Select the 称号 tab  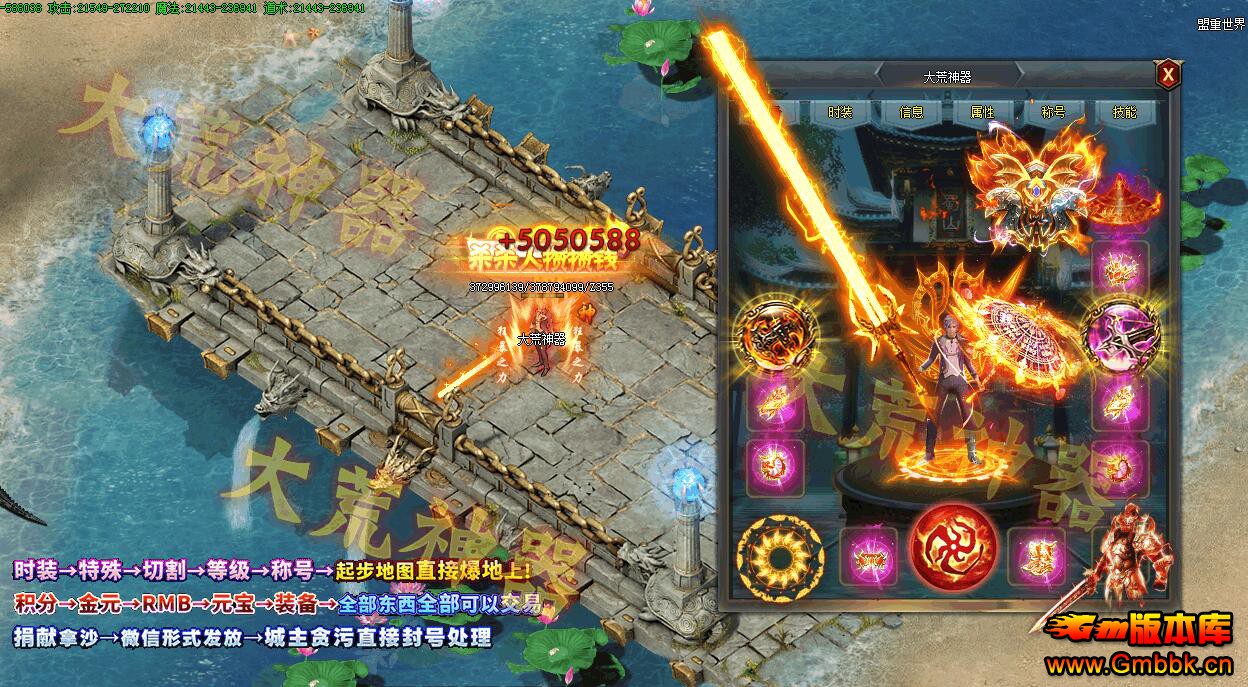[x=1053, y=112]
